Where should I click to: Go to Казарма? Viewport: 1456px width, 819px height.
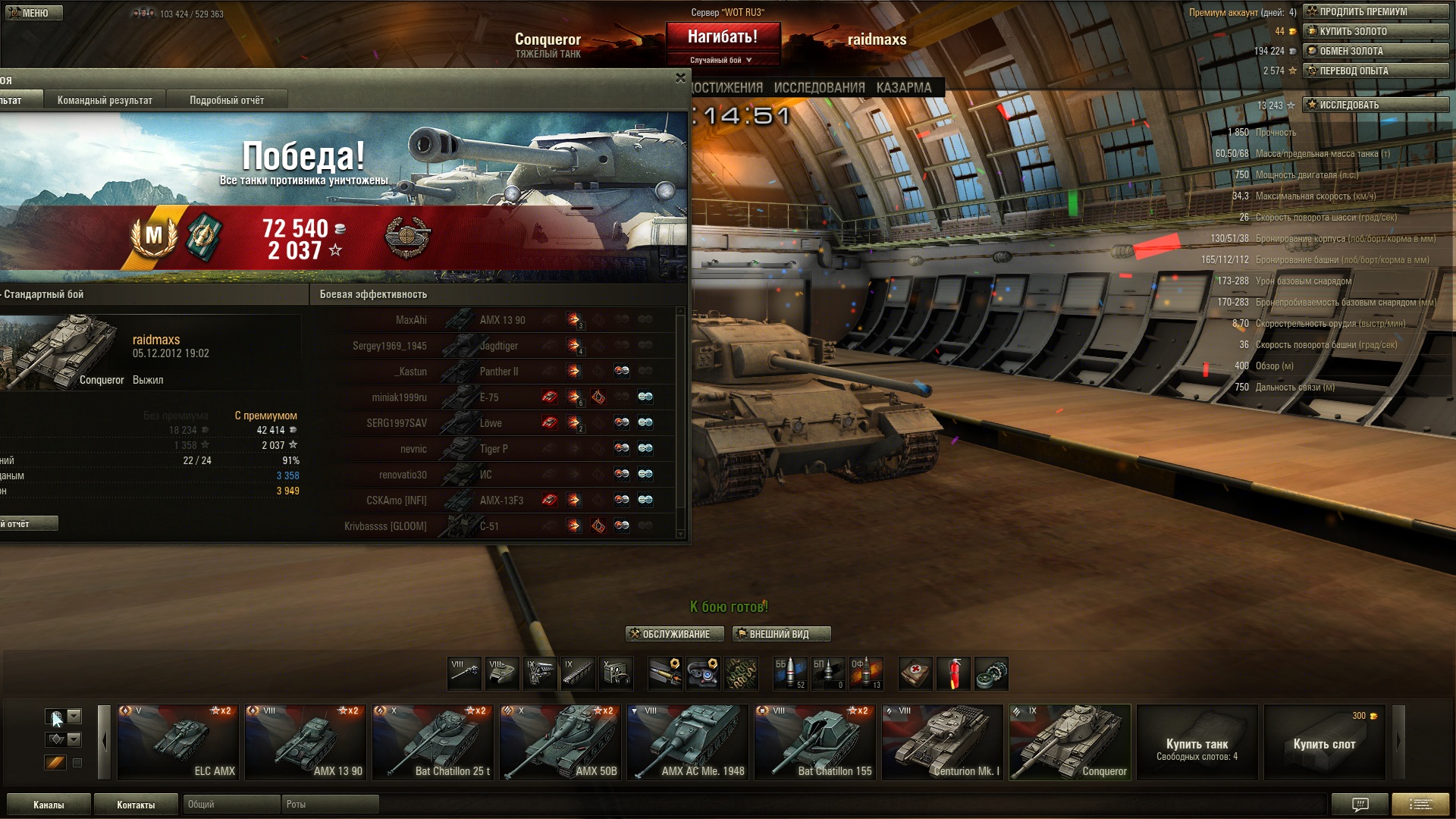click(904, 88)
